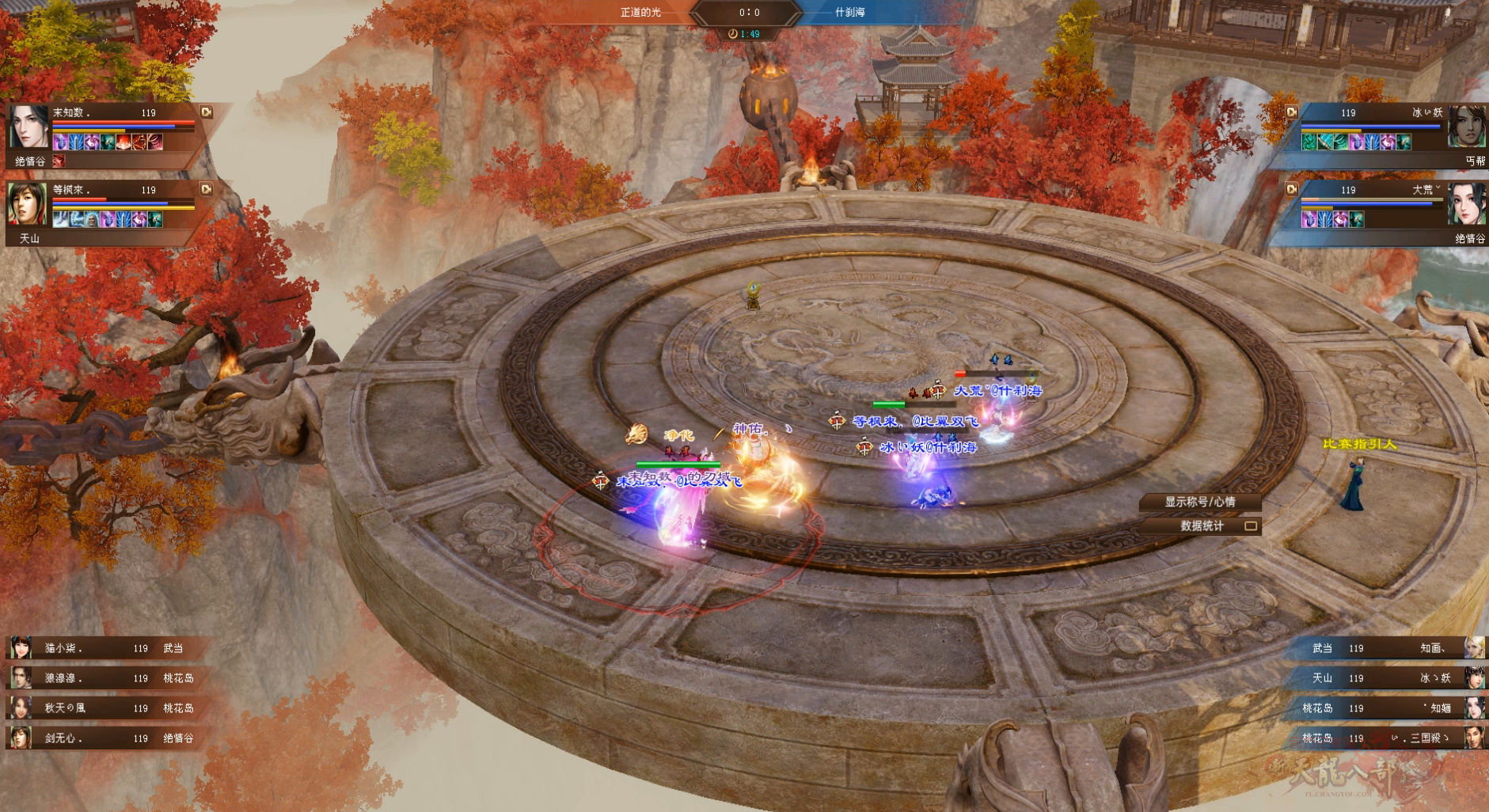Toggle the 显示称号/心情 display button

pyautogui.click(x=1199, y=502)
